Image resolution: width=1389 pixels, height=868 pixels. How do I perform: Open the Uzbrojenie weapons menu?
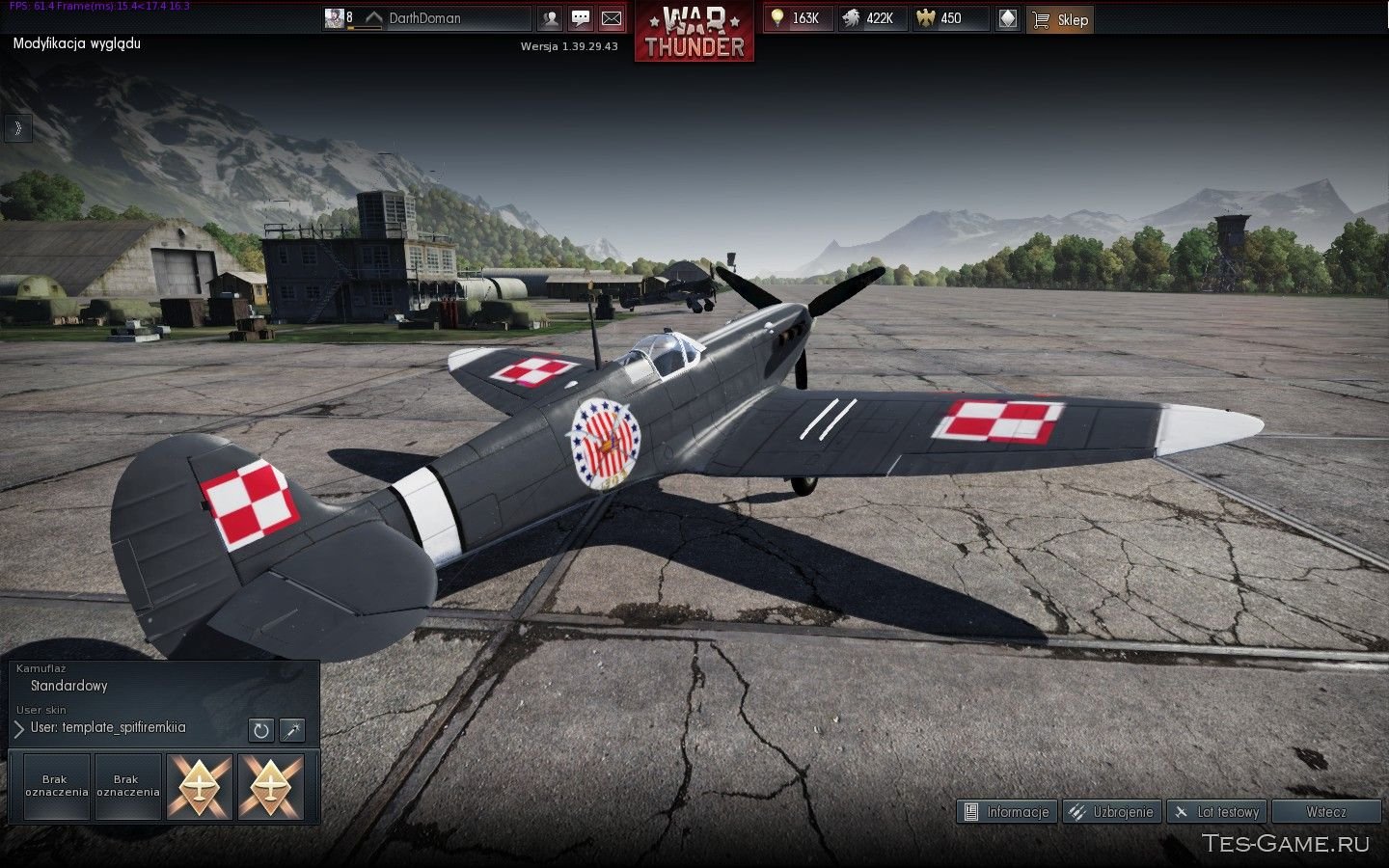coord(1112,812)
